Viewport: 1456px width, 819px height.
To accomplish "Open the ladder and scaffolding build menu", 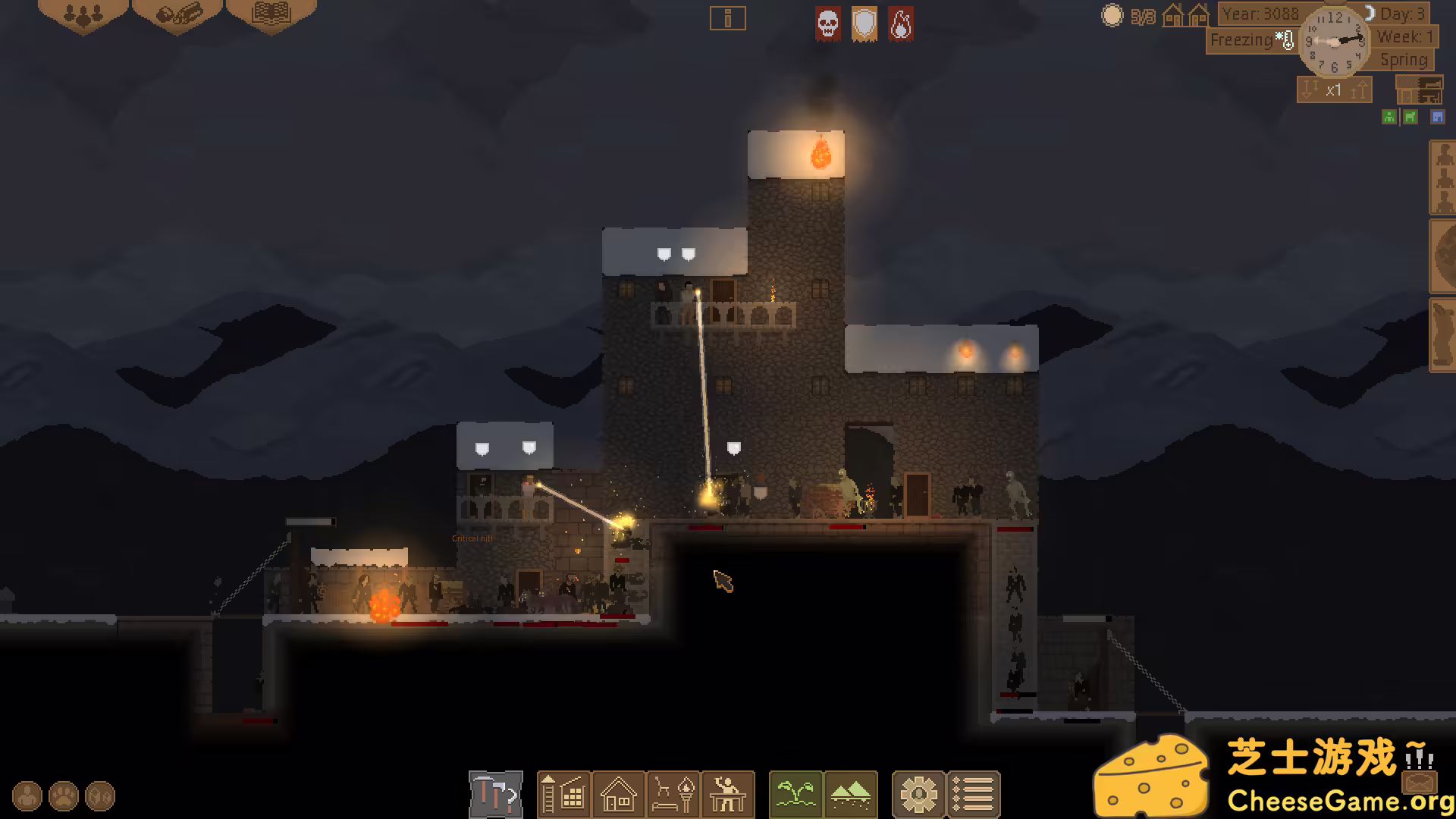I will point(563,795).
